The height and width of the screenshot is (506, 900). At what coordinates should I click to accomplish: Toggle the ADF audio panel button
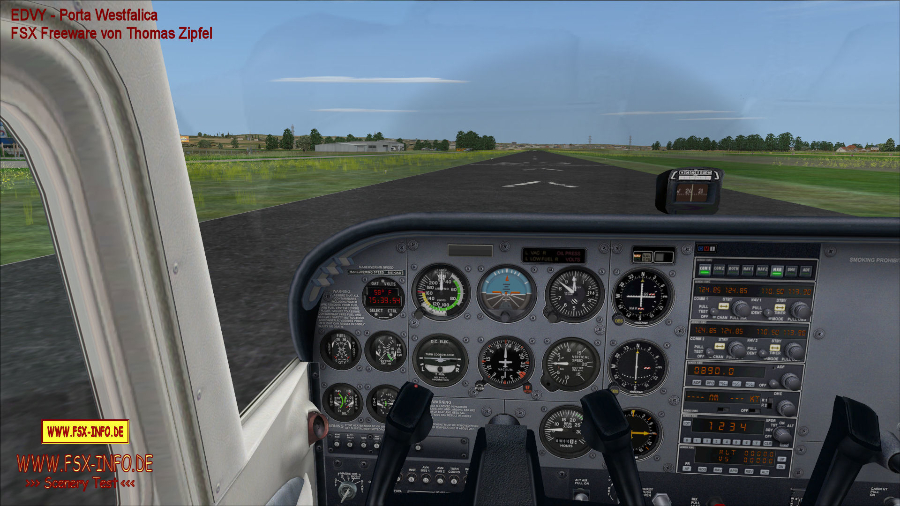807,269
